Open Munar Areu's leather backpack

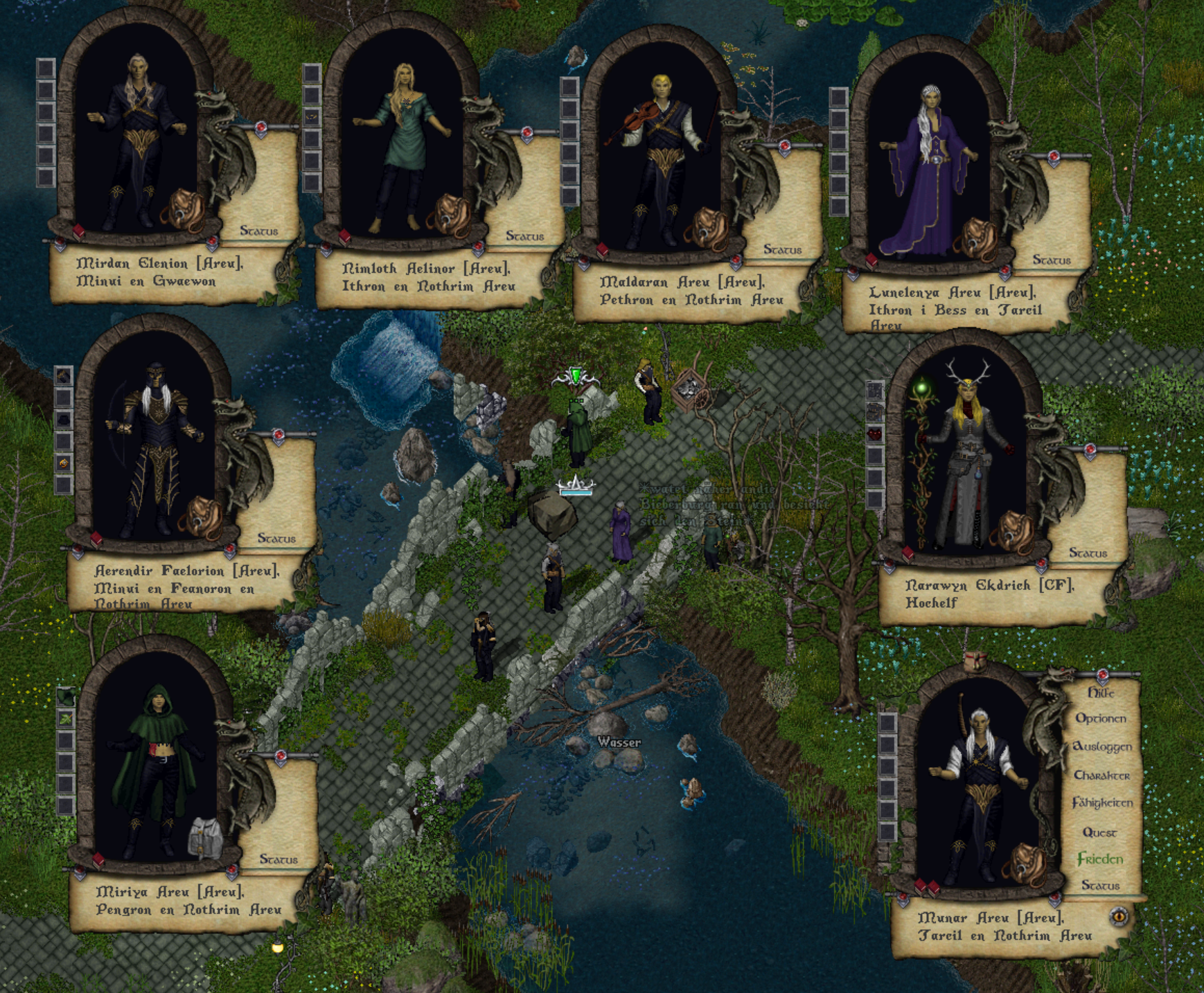tap(1024, 866)
